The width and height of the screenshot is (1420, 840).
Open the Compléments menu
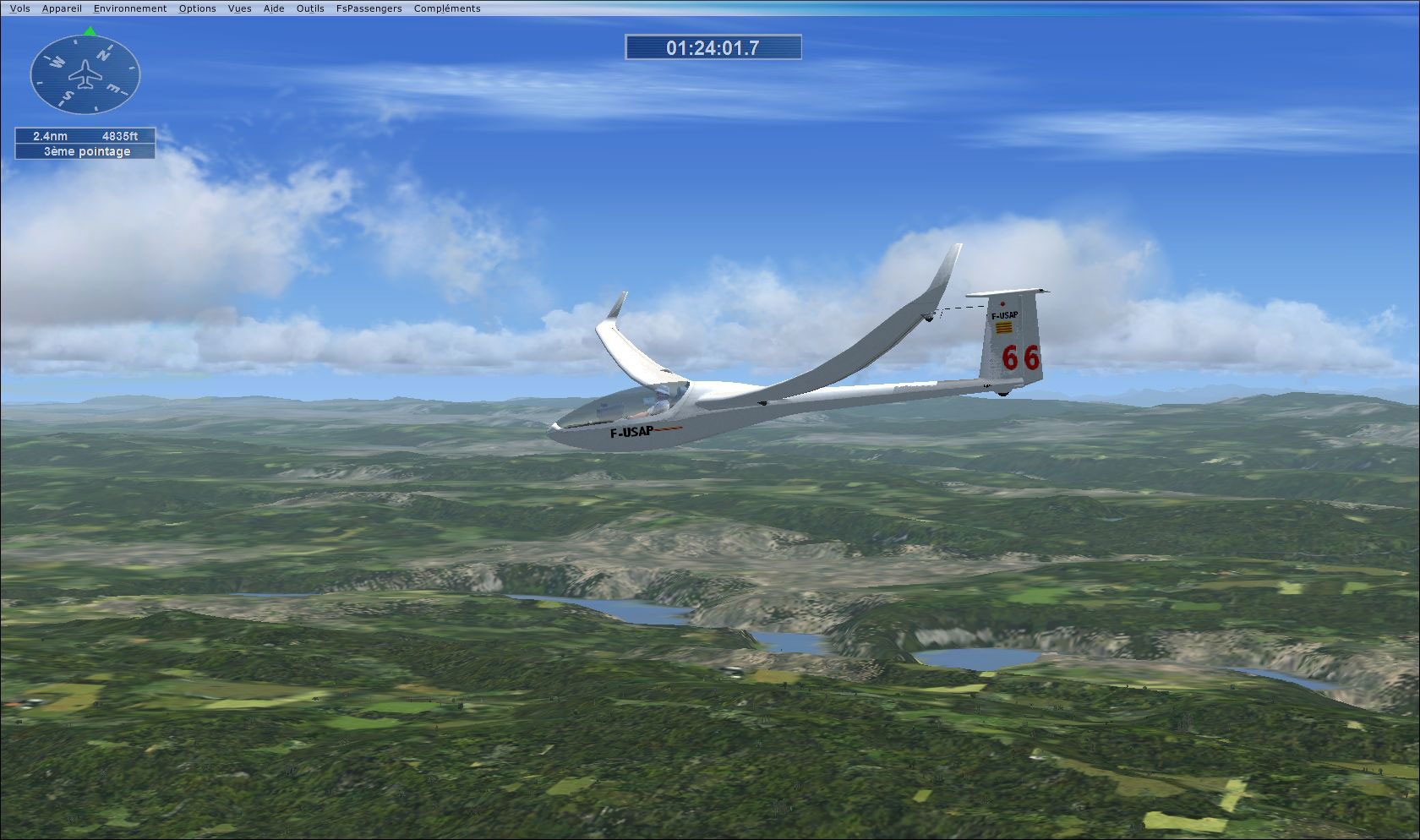pyautogui.click(x=446, y=8)
